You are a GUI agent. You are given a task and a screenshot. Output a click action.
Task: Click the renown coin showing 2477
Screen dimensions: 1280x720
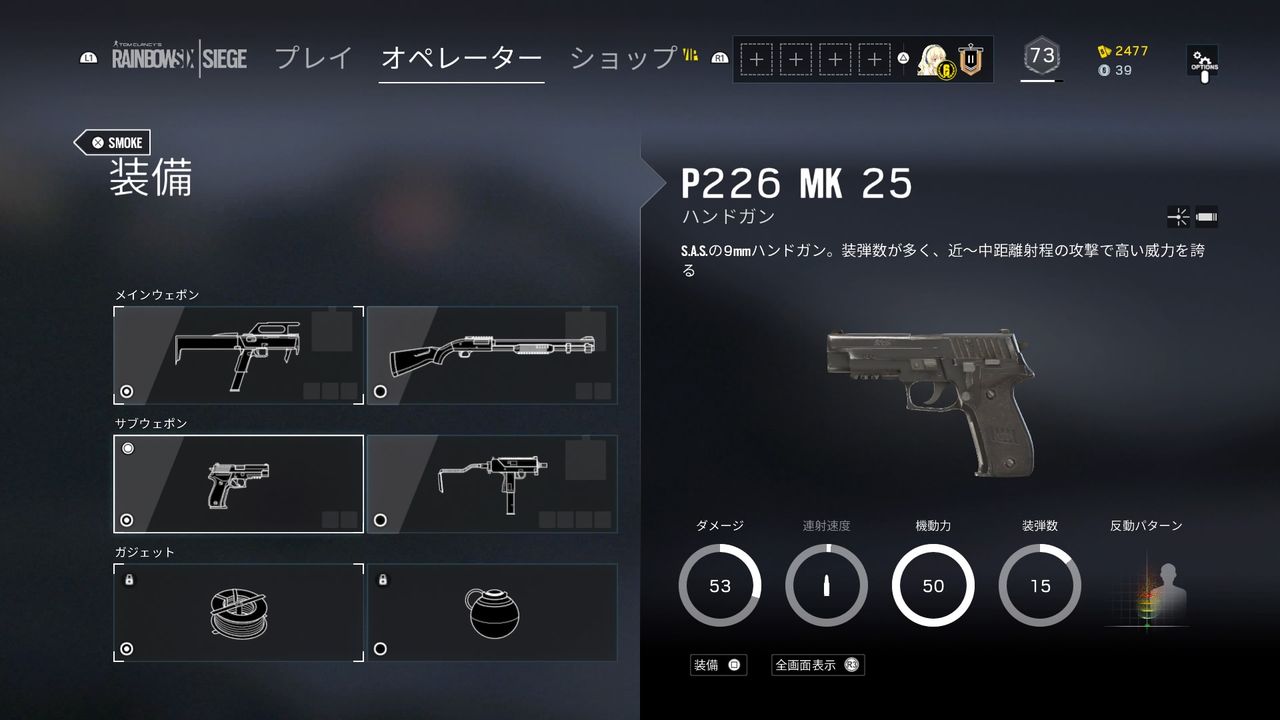click(x=1117, y=49)
